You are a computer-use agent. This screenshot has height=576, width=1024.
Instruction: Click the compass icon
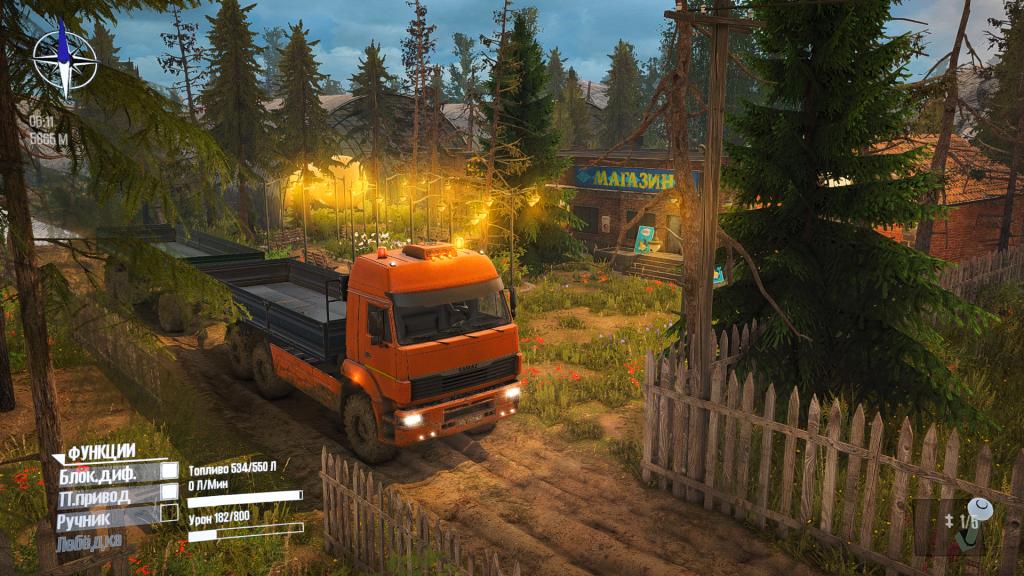(65, 58)
